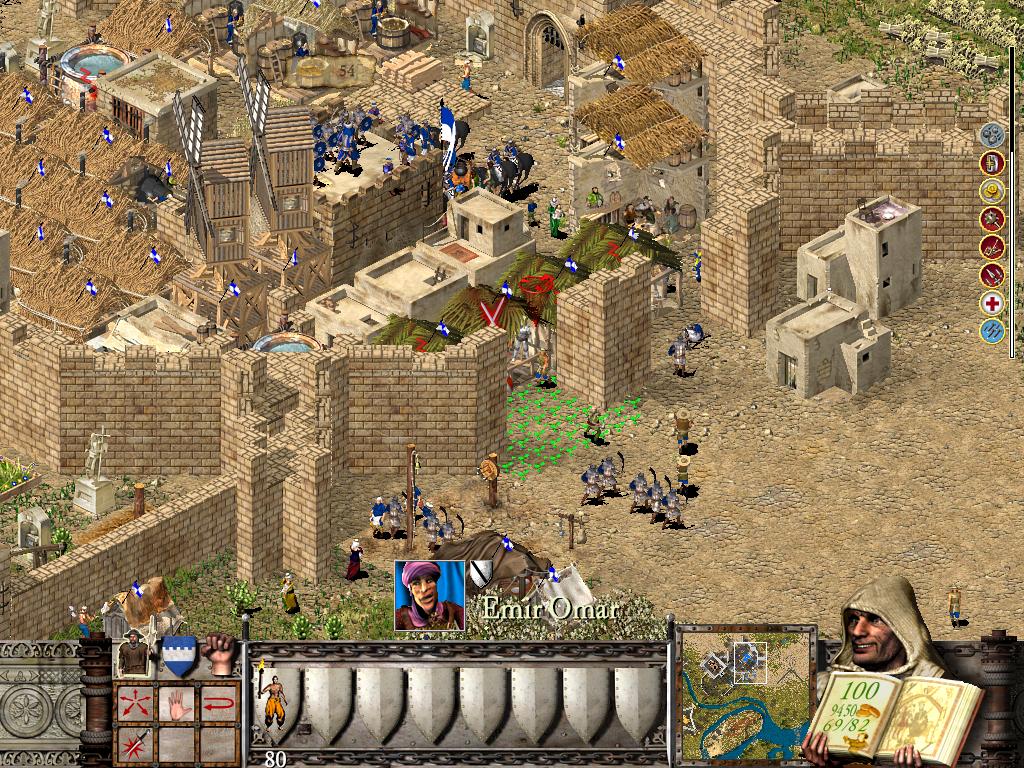Click the blue and white shield emblem

pyautogui.click(x=178, y=655)
